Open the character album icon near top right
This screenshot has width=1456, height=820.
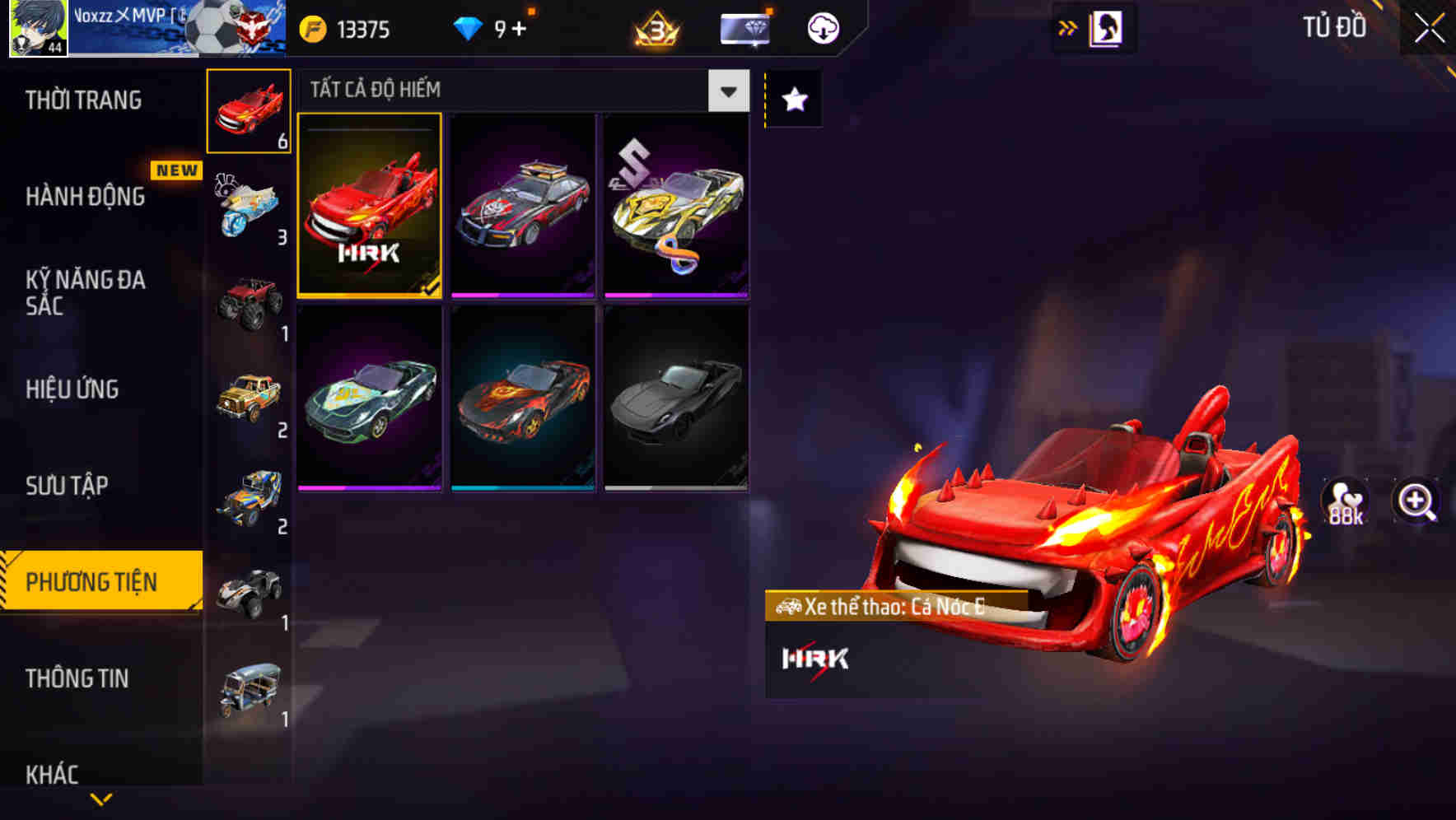coord(1108,27)
